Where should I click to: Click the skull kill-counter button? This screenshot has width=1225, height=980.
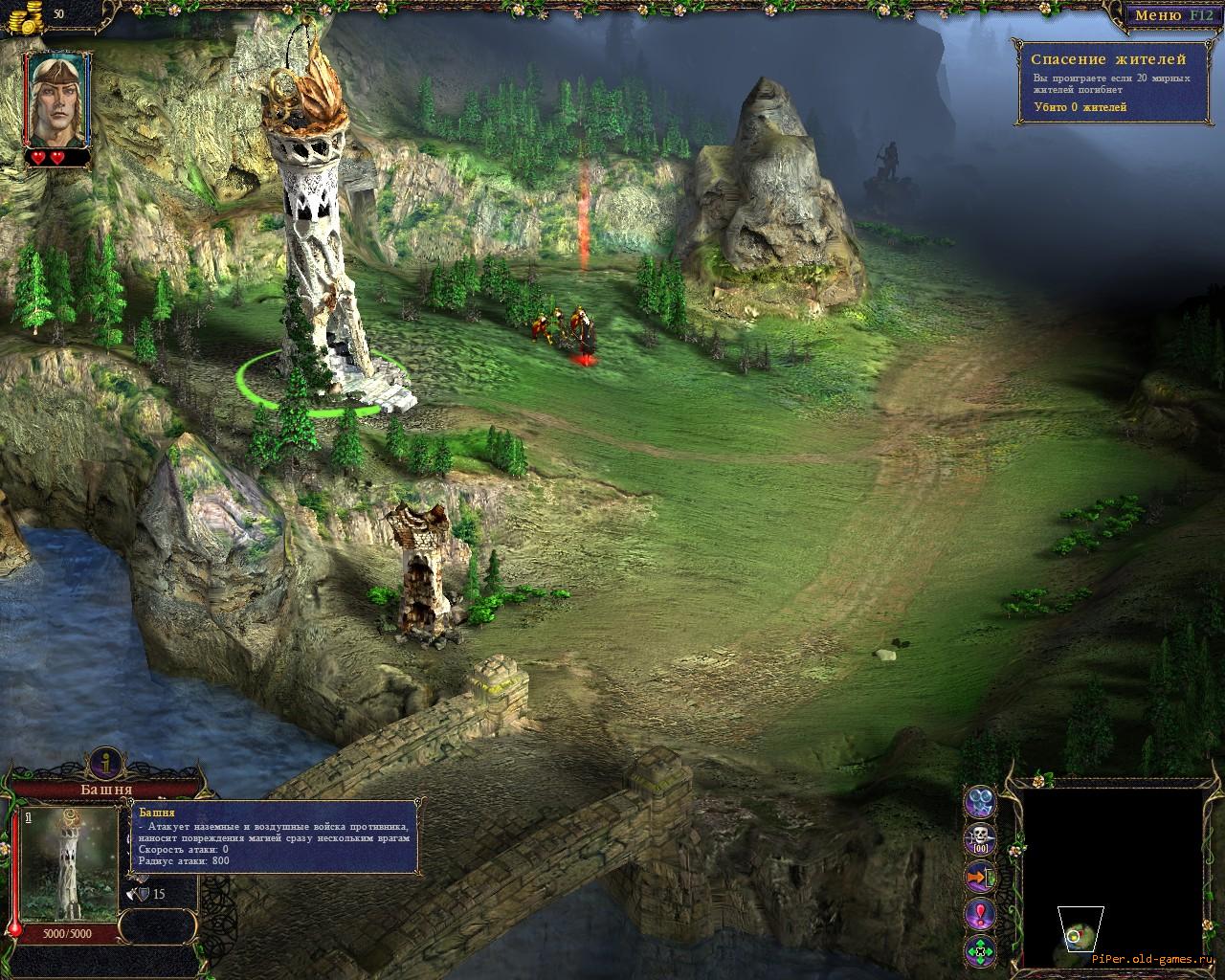[x=980, y=839]
